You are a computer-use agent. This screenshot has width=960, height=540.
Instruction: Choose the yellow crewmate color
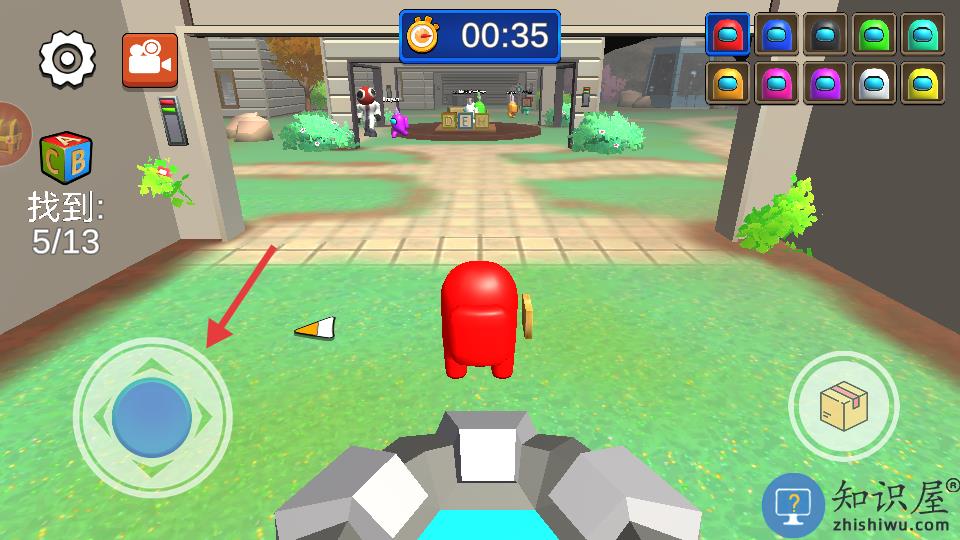click(922, 83)
